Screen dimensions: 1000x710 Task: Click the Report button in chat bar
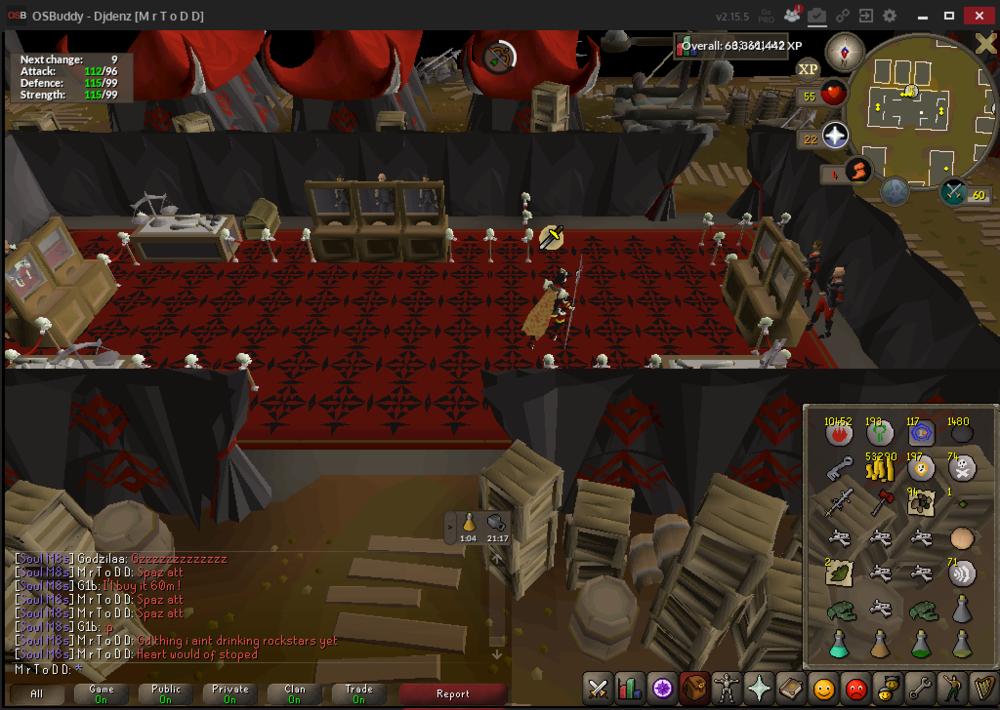[x=452, y=693]
